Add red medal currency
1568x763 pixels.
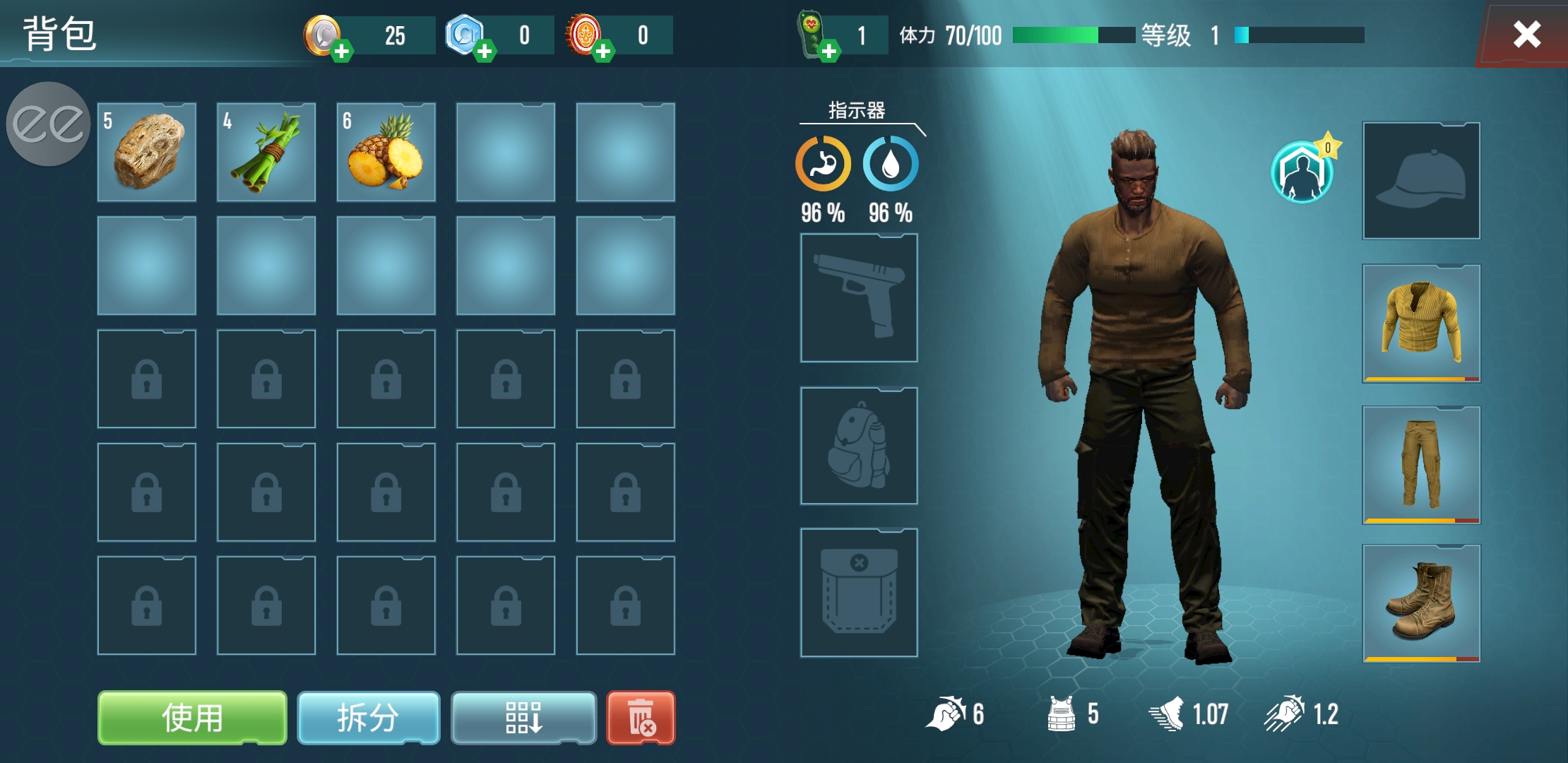coord(603,51)
